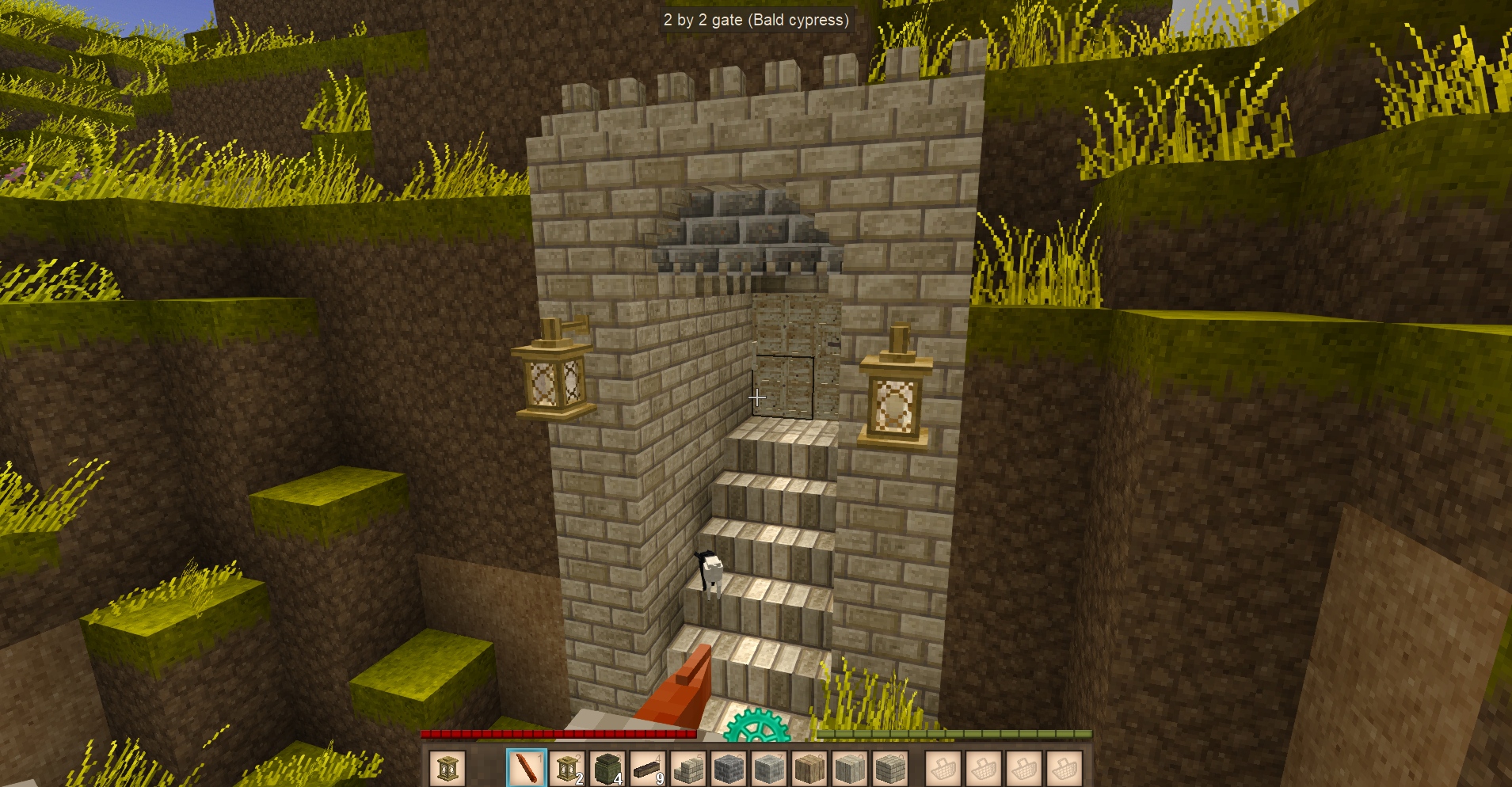
Task: Select the offhand lantern slot
Action: [x=448, y=768]
